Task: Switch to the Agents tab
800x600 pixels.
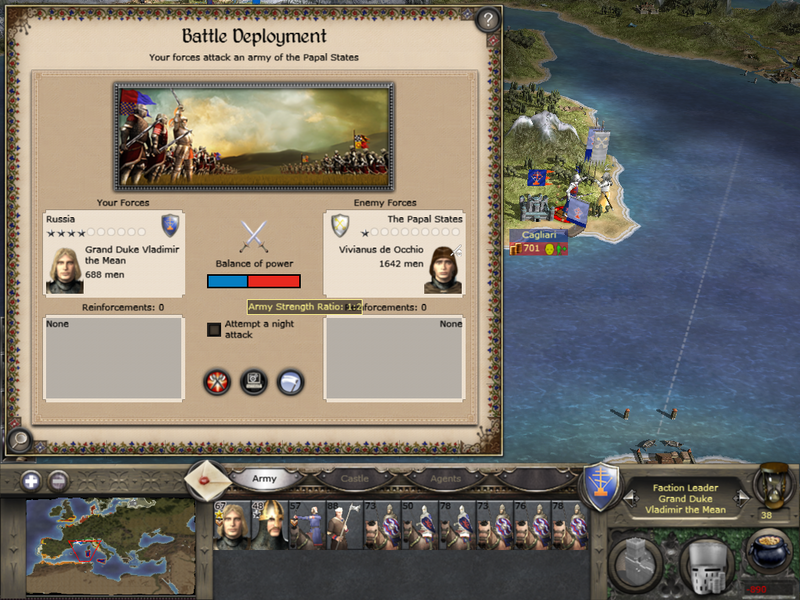Action: pyautogui.click(x=445, y=479)
